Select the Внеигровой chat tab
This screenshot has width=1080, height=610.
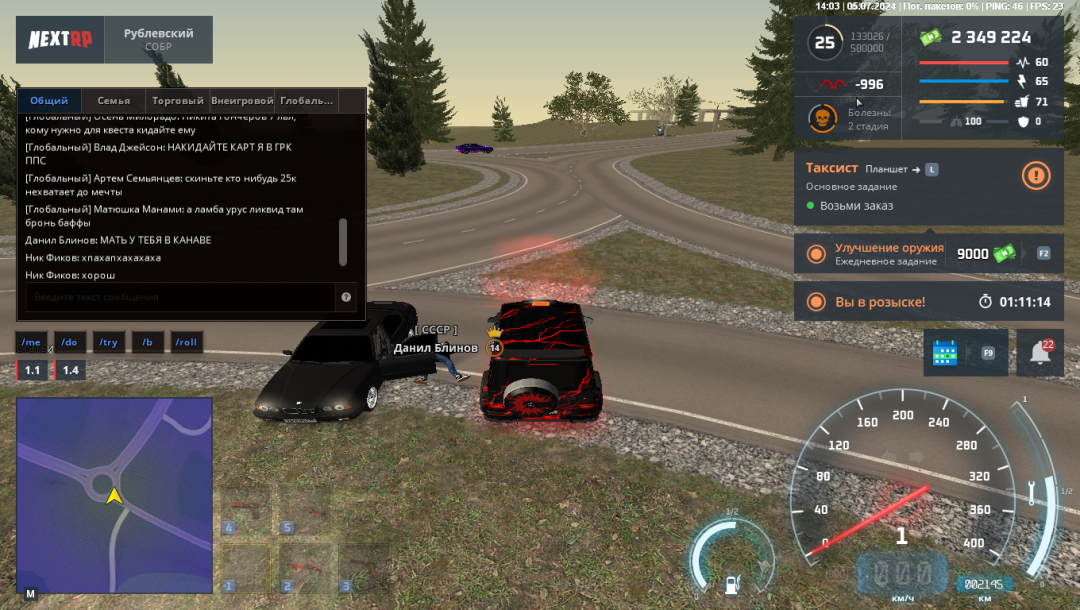click(242, 101)
